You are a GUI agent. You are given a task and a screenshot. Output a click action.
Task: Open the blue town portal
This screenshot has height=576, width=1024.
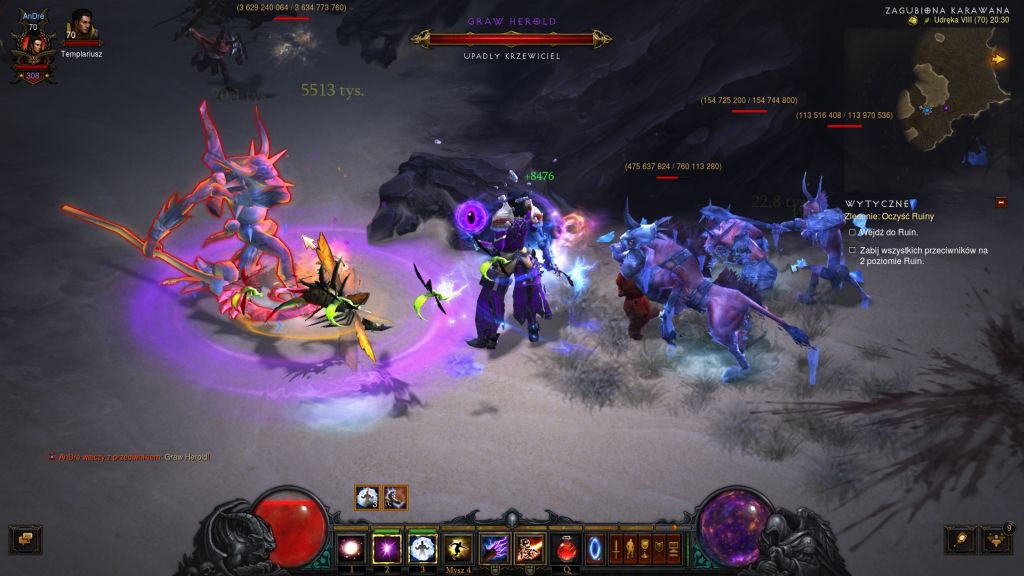[595, 548]
